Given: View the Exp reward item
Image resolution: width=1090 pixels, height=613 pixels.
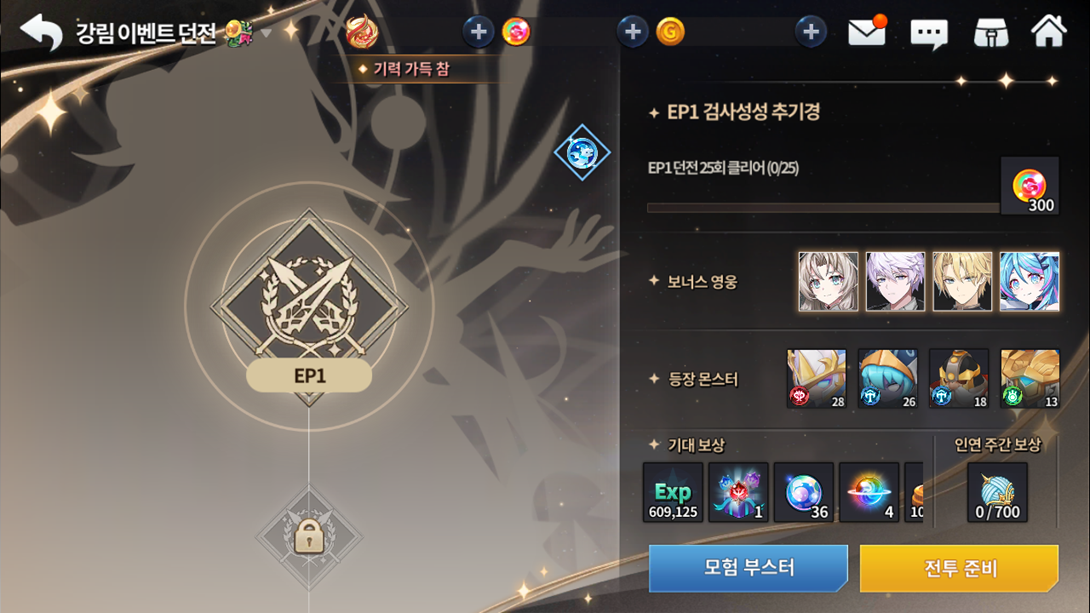Looking at the screenshot, I should 673,493.
